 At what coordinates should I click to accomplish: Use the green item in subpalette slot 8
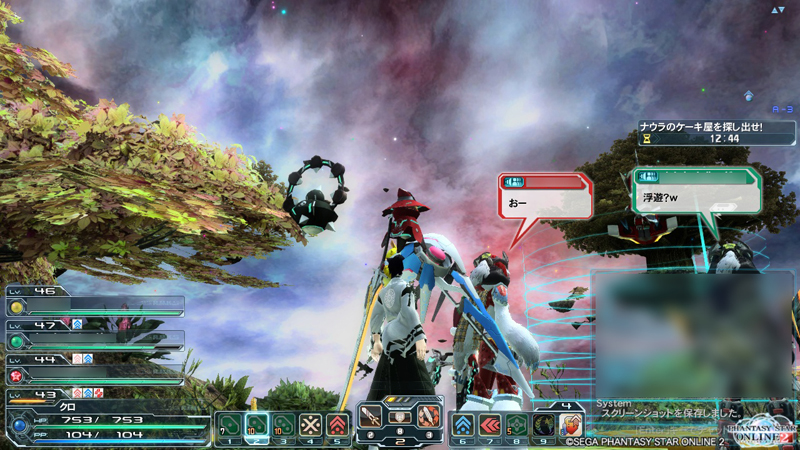(516, 424)
